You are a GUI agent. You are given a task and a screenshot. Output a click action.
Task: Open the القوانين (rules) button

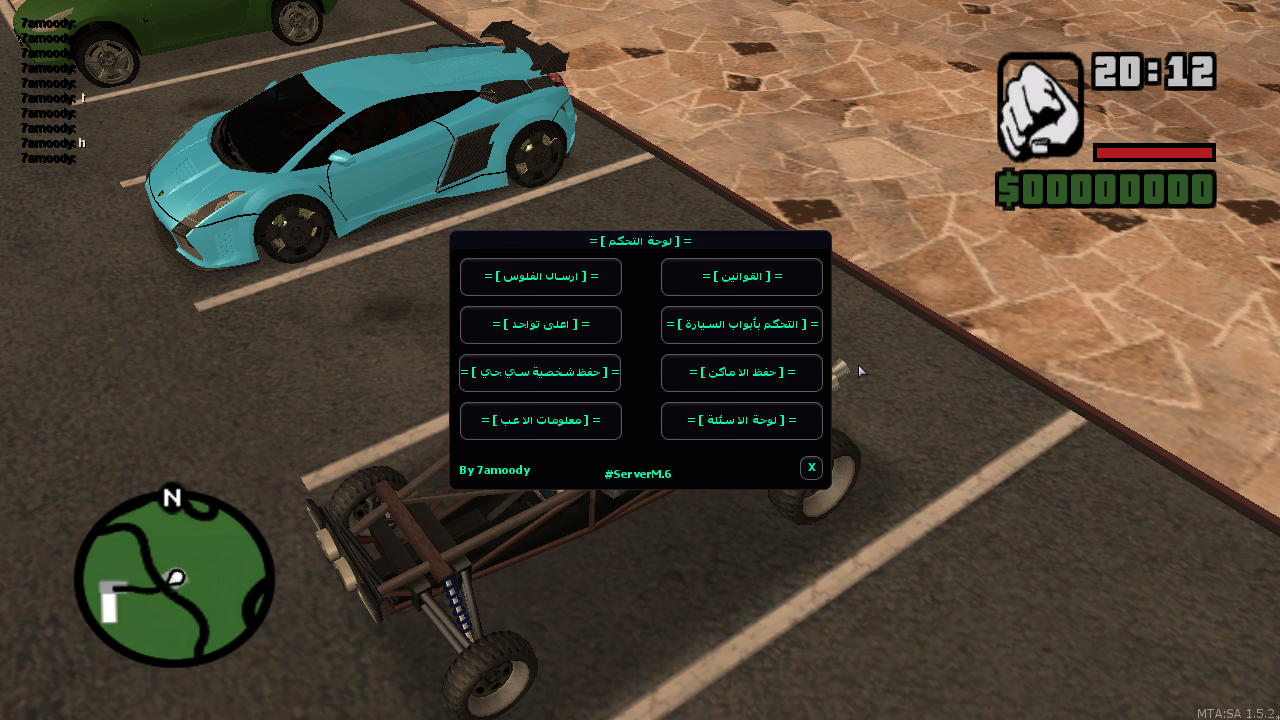pos(742,277)
